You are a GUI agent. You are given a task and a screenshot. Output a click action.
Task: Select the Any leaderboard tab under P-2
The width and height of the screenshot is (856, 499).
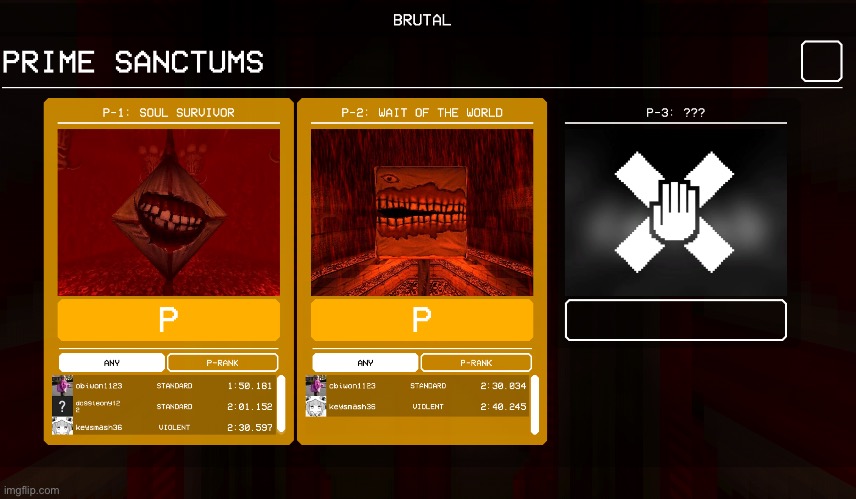point(365,363)
